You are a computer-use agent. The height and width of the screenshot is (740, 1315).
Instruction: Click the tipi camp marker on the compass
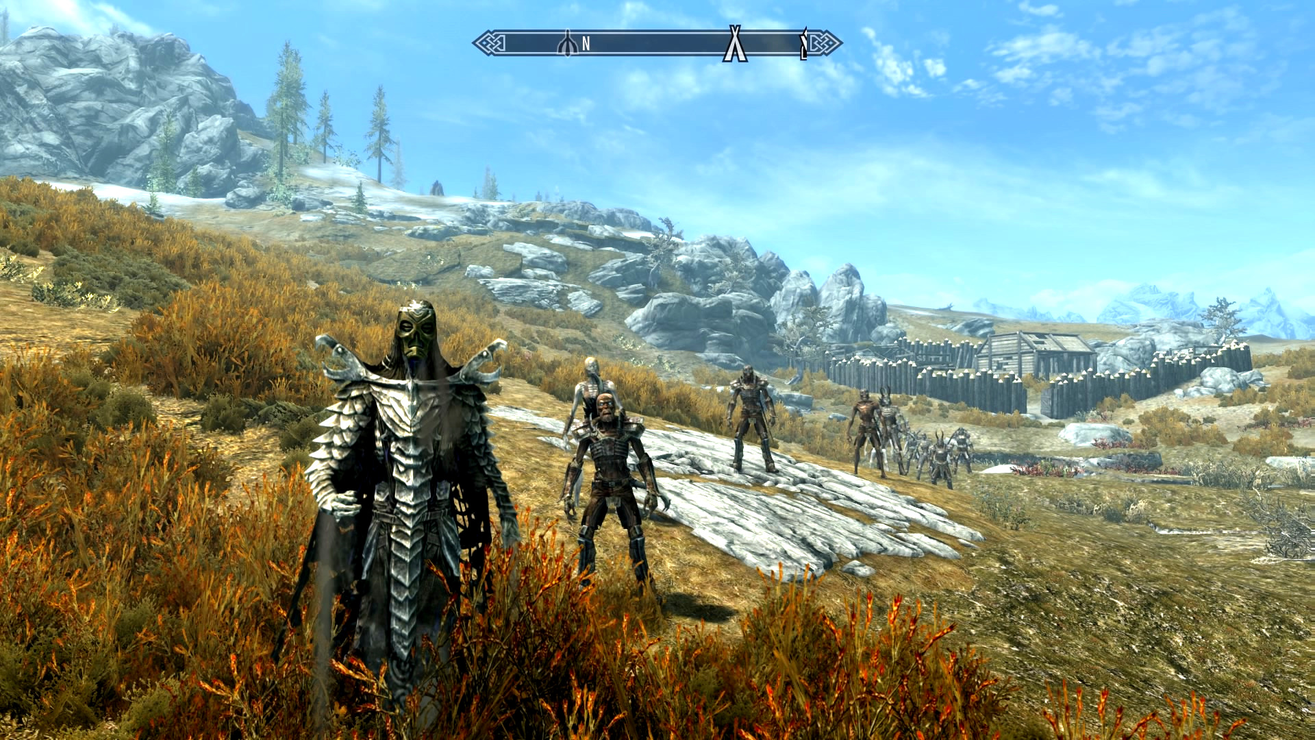734,43
